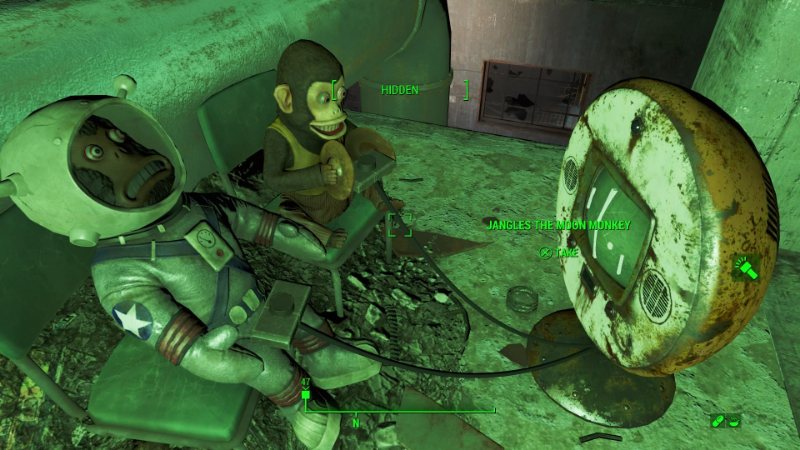Click the bowl-shaped status icon
The image size is (800, 450).
[734, 420]
